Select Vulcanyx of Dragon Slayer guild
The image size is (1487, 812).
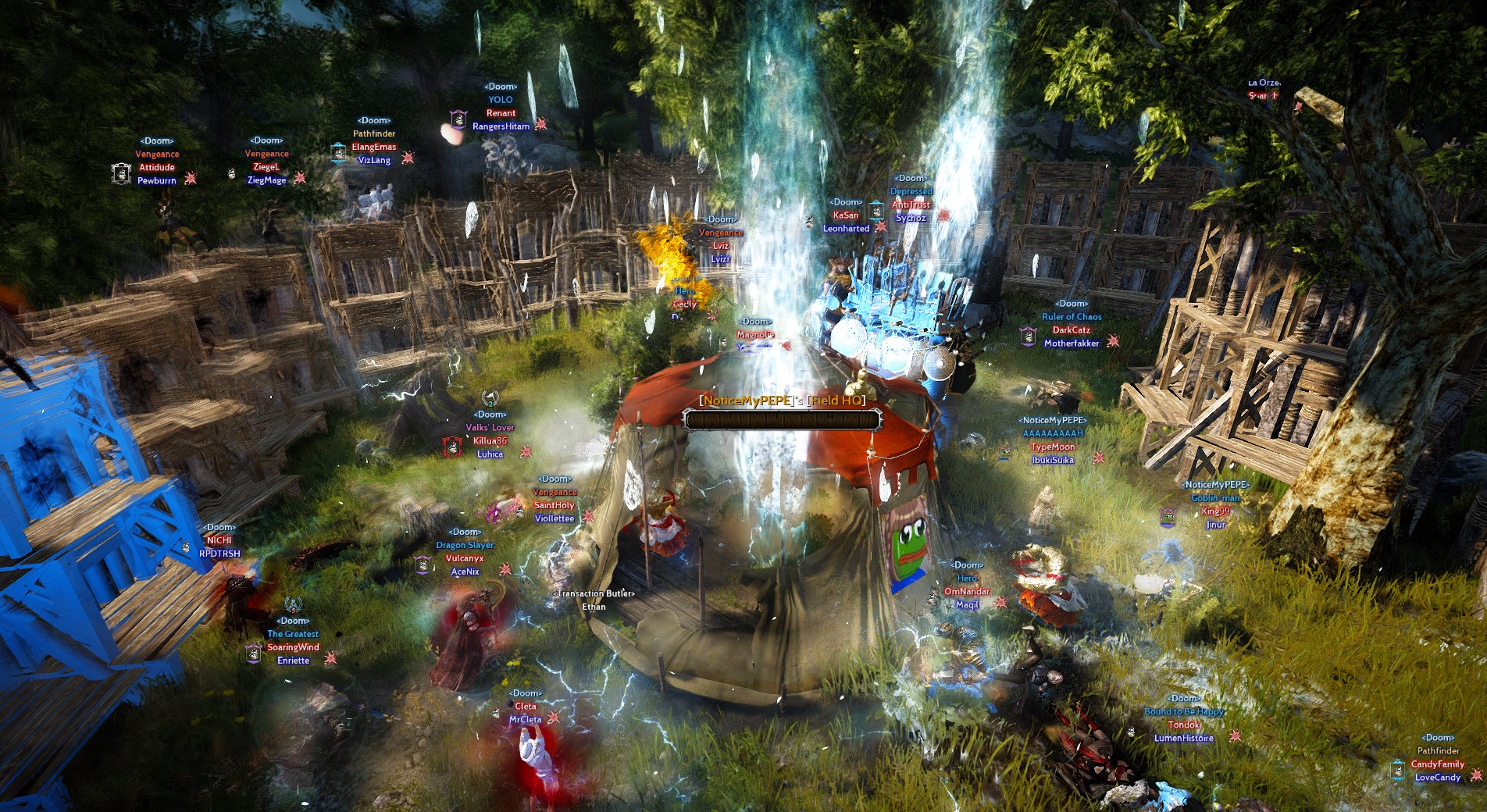tap(463, 557)
